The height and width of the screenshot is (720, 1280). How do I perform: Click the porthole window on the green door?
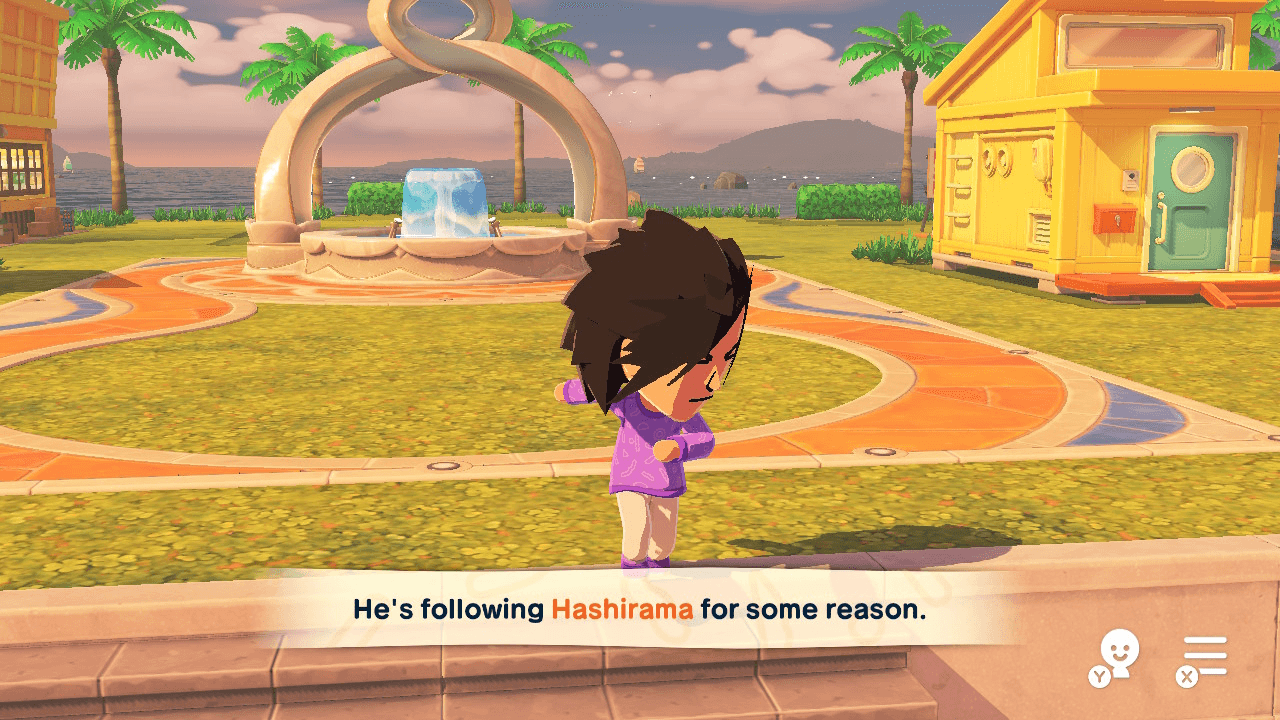1192,167
